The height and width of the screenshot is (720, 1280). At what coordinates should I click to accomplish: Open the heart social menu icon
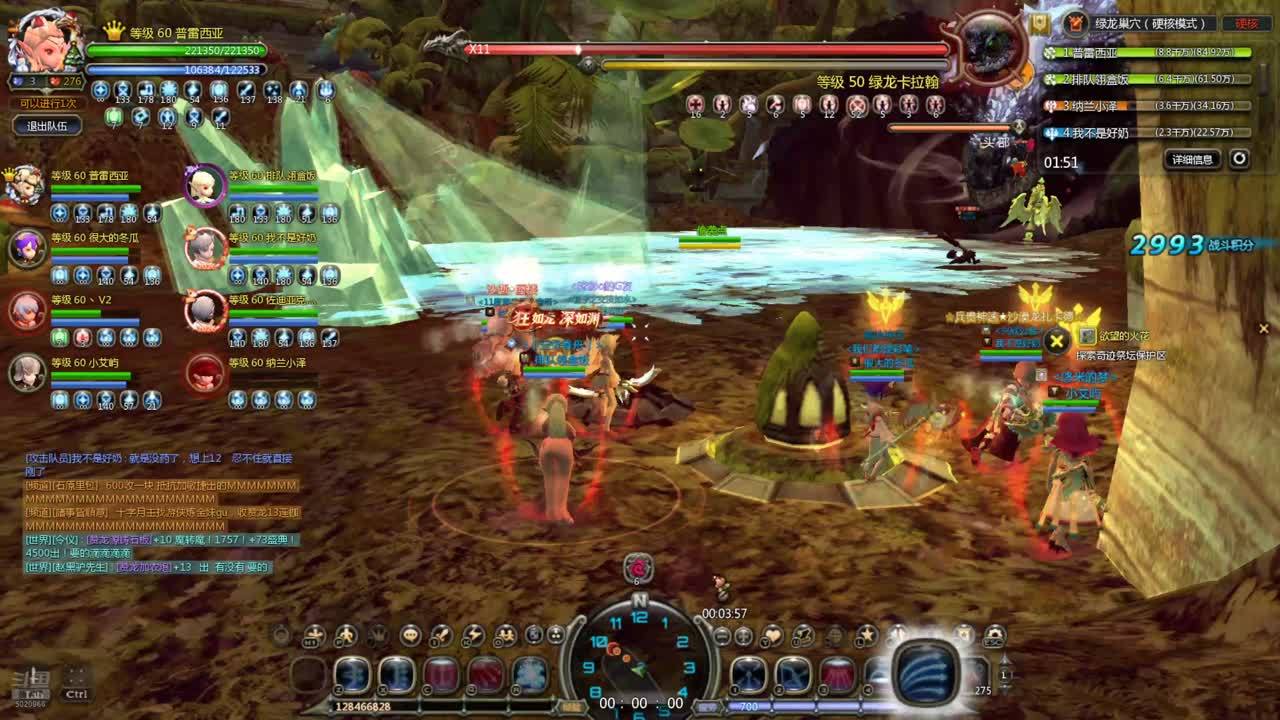772,635
